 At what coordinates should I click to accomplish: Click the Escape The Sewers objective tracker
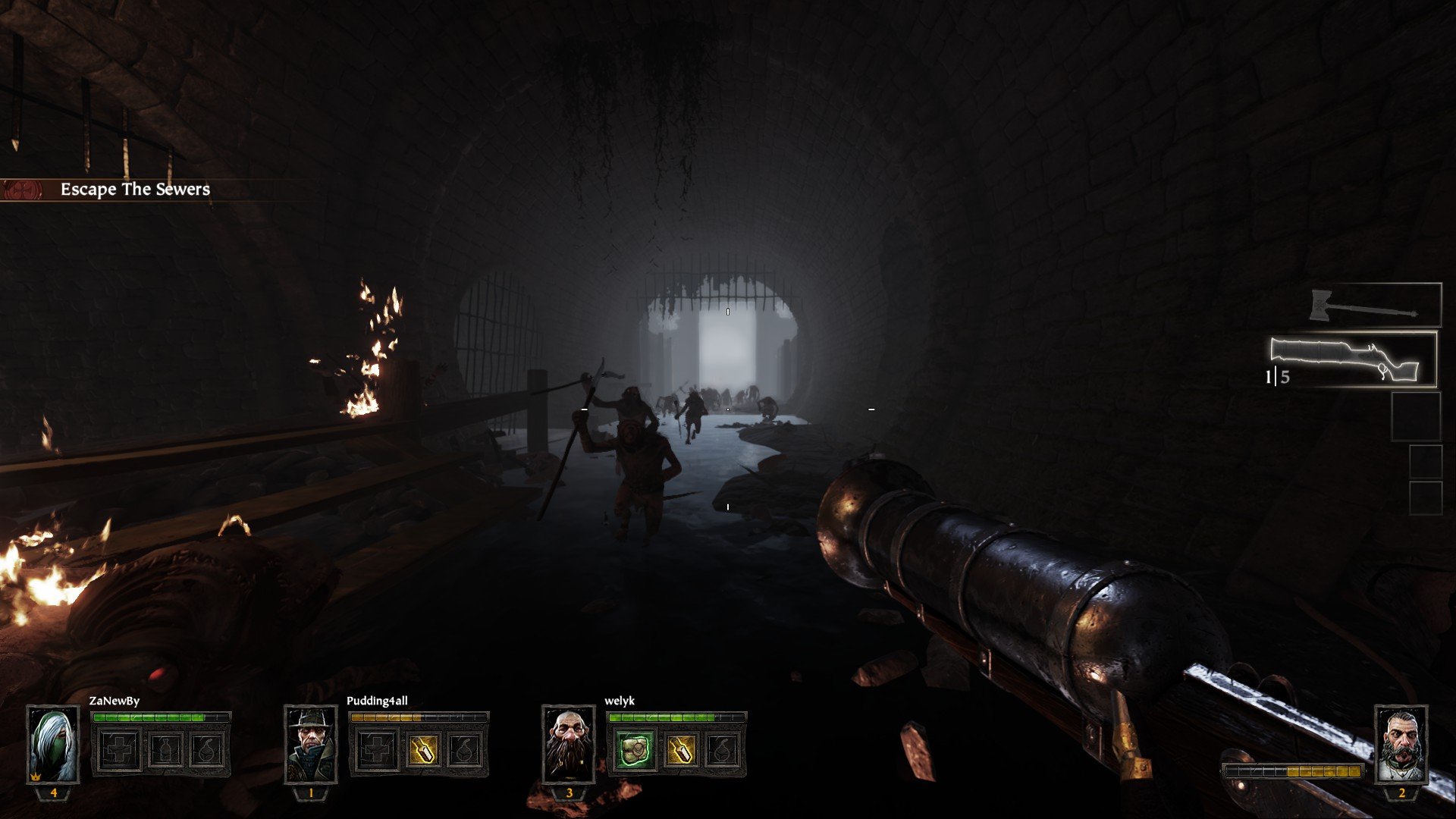coord(135,190)
